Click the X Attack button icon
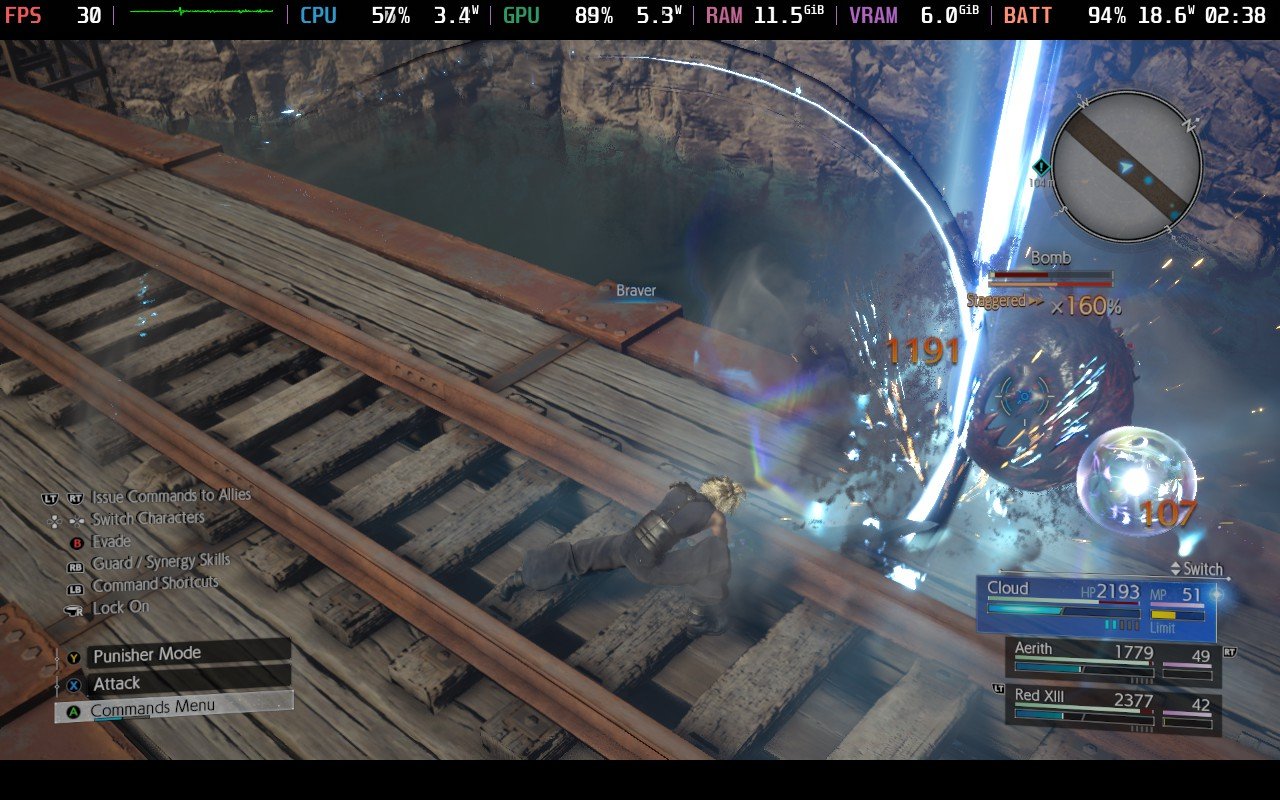Image resolution: width=1280 pixels, height=800 pixels. (x=73, y=682)
